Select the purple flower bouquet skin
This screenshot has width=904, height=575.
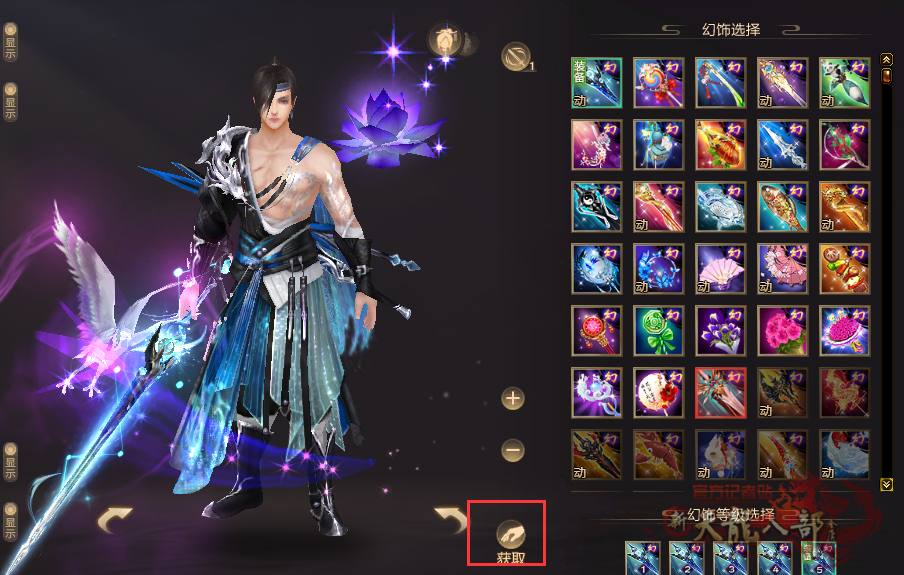point(720,330)
